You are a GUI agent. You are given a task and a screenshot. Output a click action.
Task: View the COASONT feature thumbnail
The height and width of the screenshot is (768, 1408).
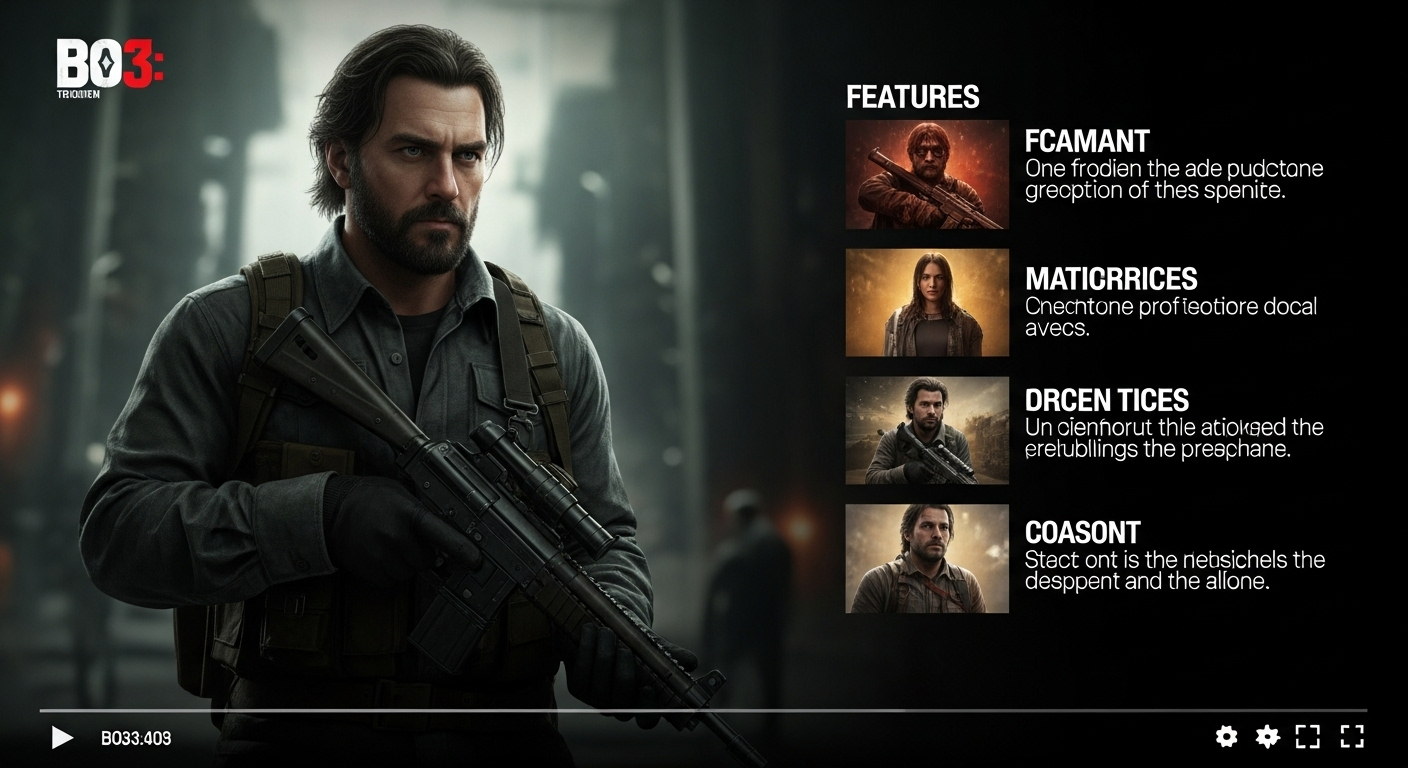point(927,558)
